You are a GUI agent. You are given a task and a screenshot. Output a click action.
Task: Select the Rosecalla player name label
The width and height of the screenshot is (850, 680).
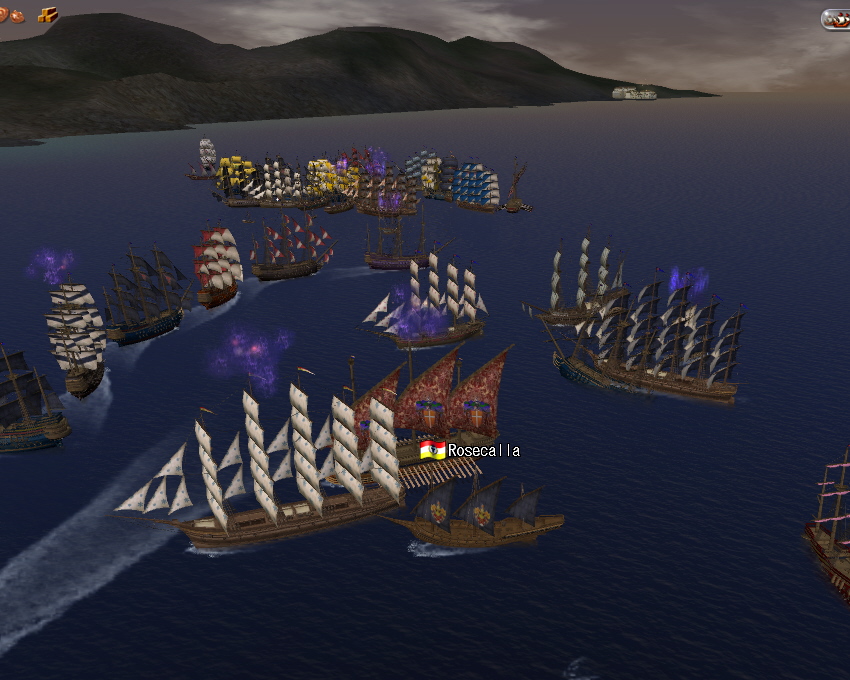[483, 451]
